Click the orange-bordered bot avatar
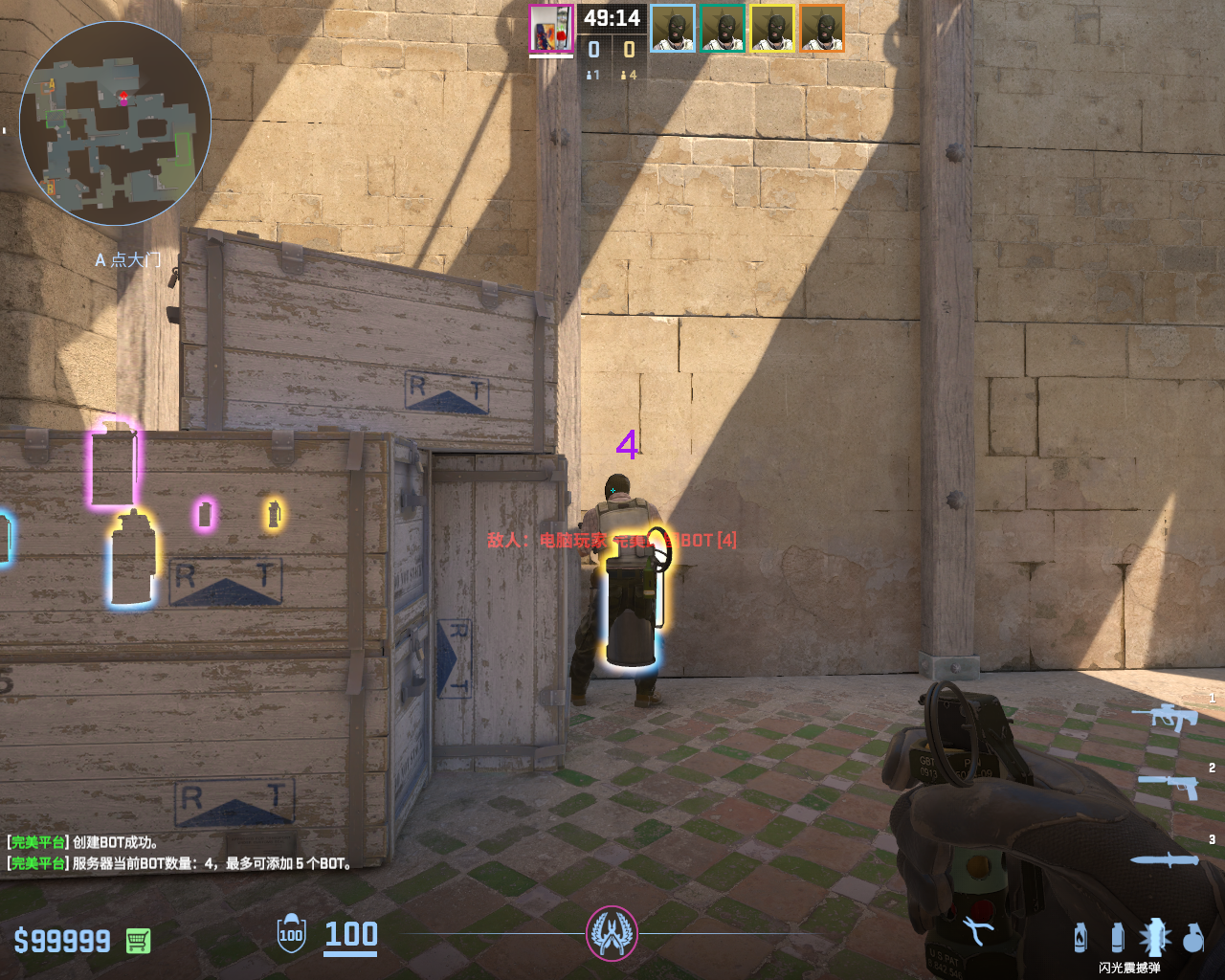The width and height of the screenshot is (1225, 980). pos(822,29)
